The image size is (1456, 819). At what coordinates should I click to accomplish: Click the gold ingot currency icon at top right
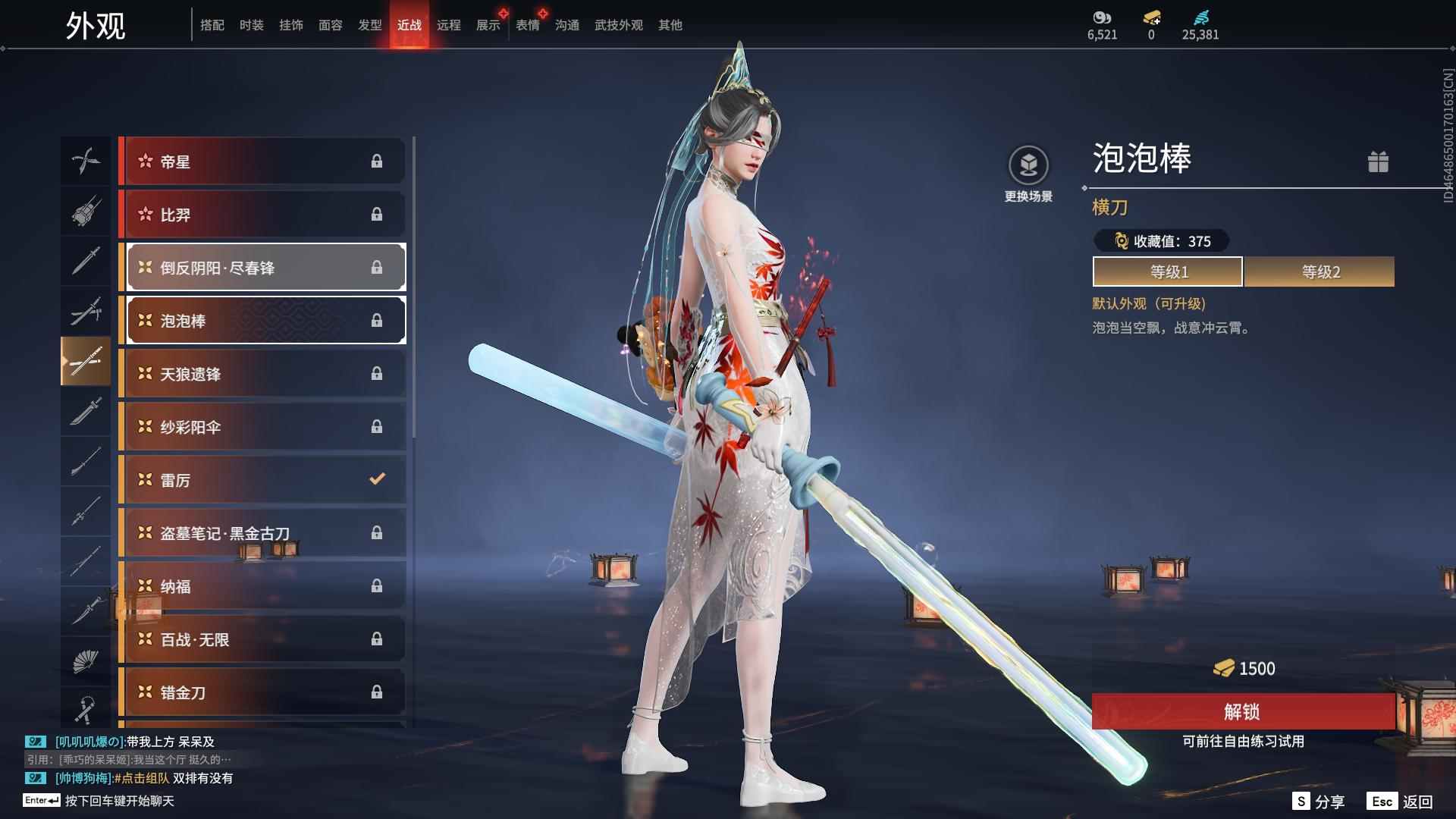1152,20
